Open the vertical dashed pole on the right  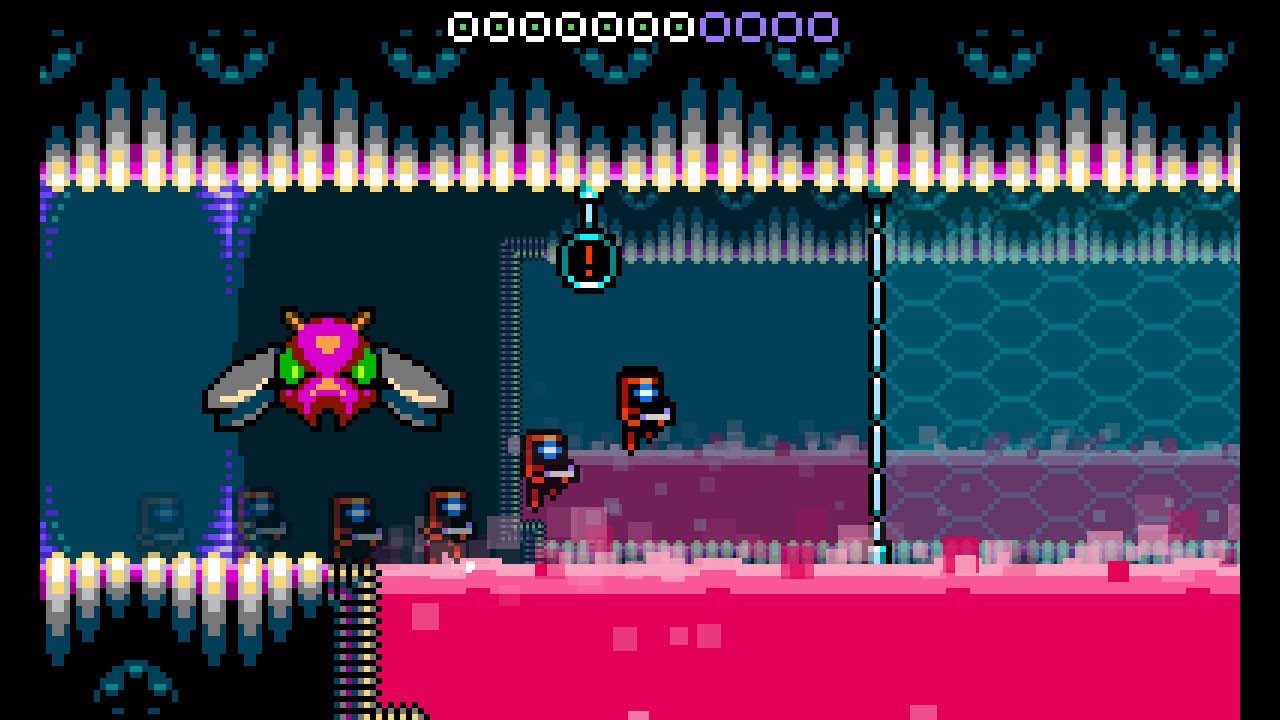coord(878,380)
